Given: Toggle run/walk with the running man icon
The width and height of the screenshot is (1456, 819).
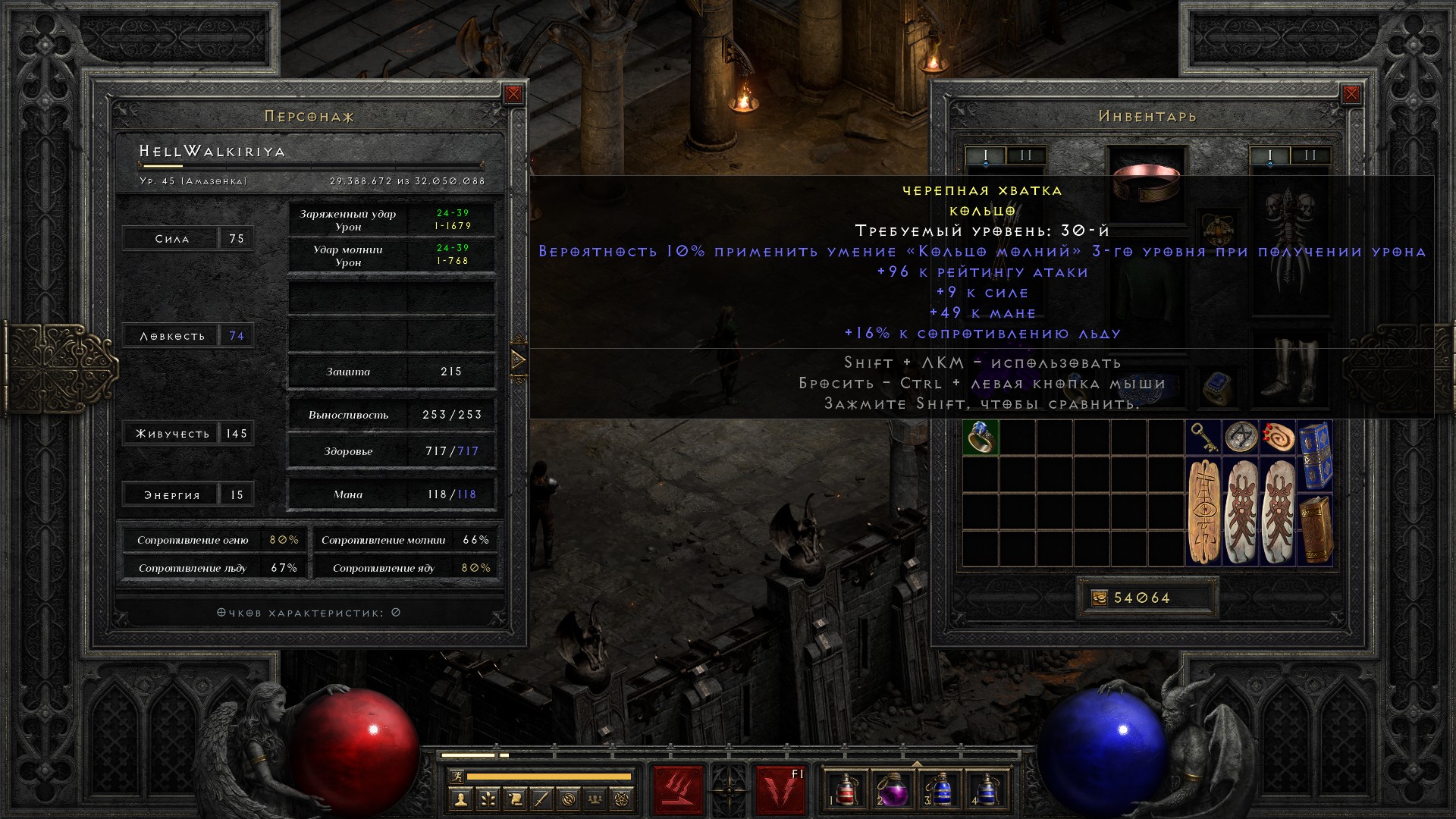Looking at the screenshot, I should pos(456,776).
